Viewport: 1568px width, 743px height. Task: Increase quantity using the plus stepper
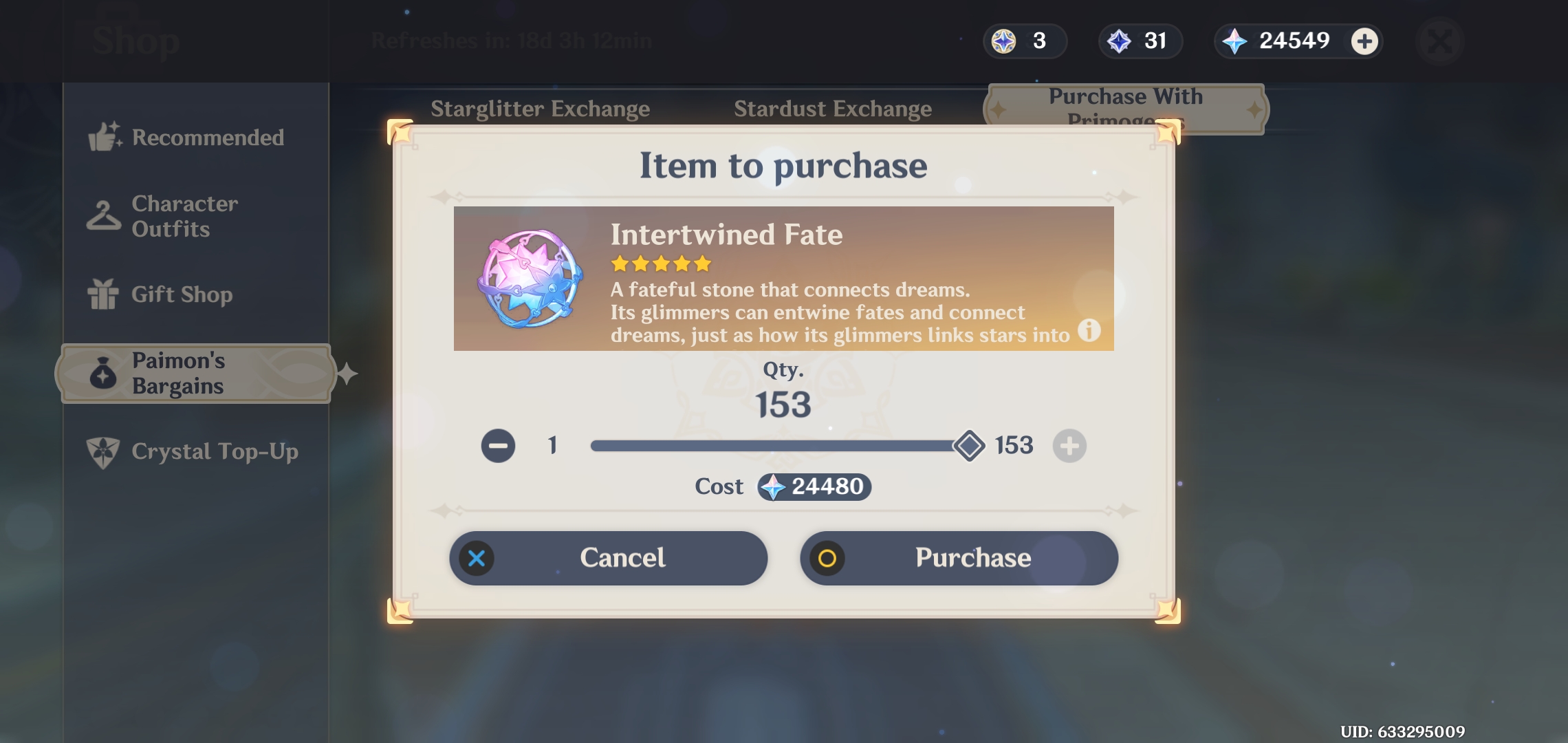point(1070,446)
